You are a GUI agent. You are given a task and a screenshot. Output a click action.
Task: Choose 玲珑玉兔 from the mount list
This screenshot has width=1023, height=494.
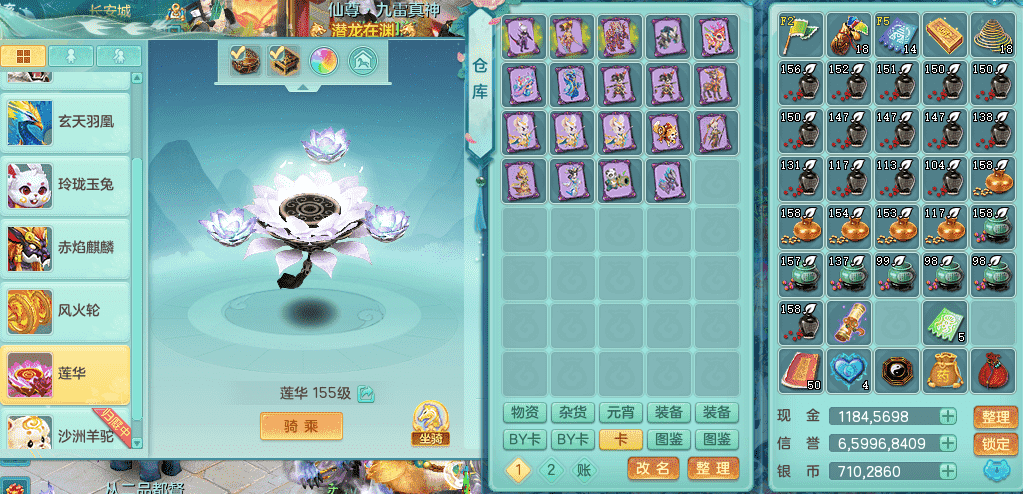[66, 186]
